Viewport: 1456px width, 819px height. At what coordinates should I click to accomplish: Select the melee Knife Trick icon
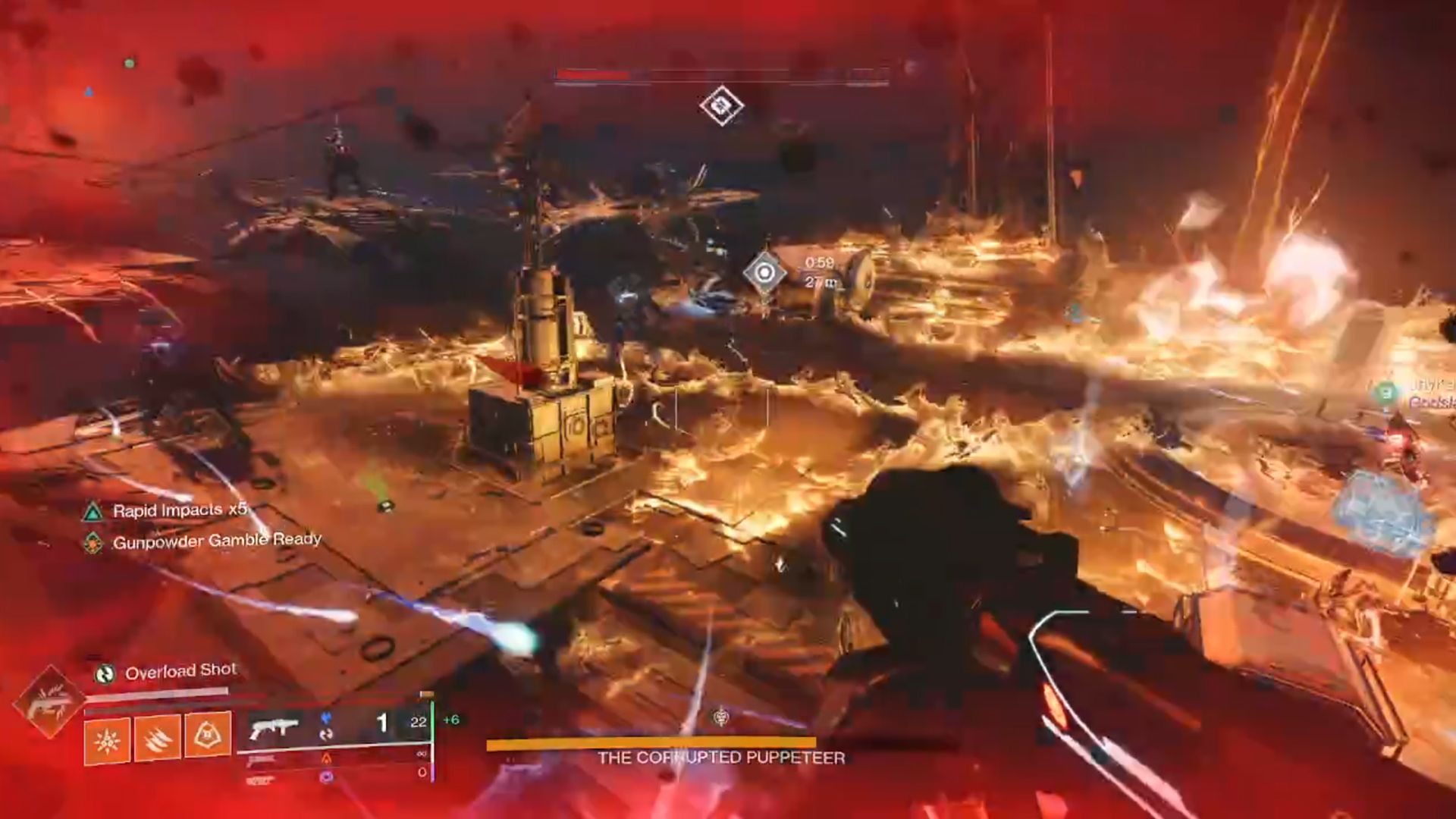coord(157,737)
